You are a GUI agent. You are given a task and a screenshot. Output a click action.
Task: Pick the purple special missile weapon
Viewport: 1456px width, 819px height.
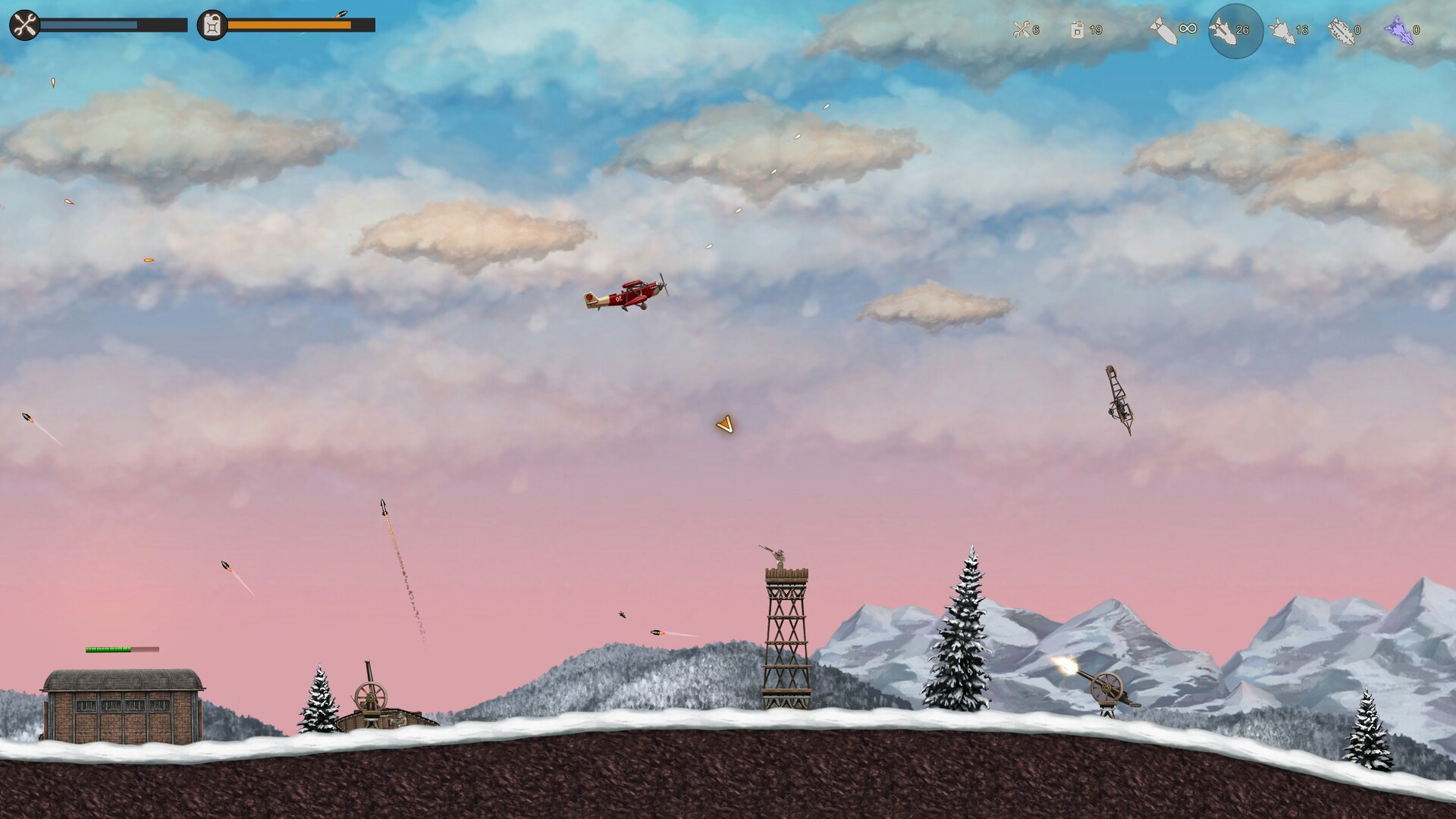click(x=1399, y=31)
